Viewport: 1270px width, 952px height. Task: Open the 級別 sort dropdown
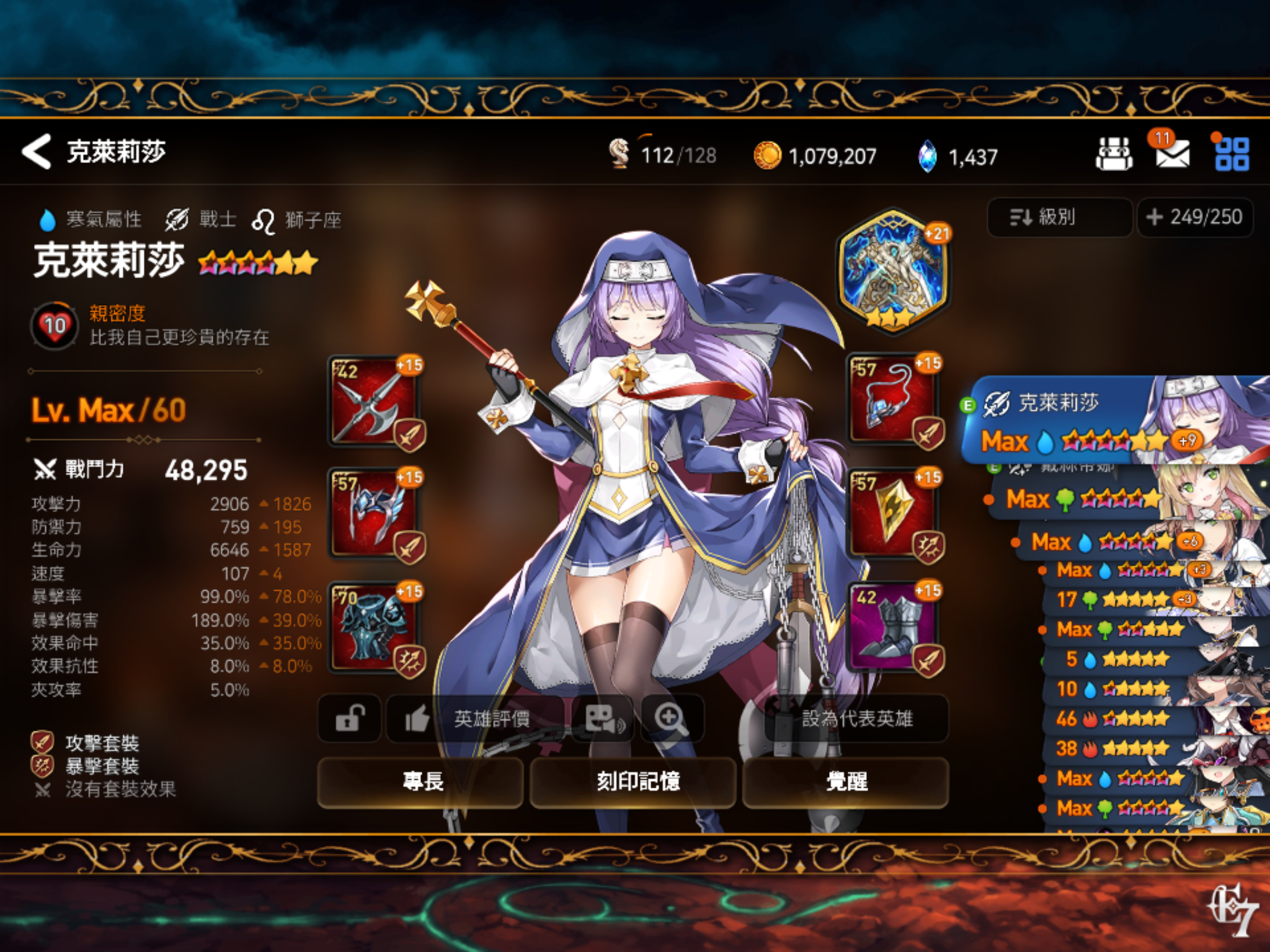point(1057,218)
